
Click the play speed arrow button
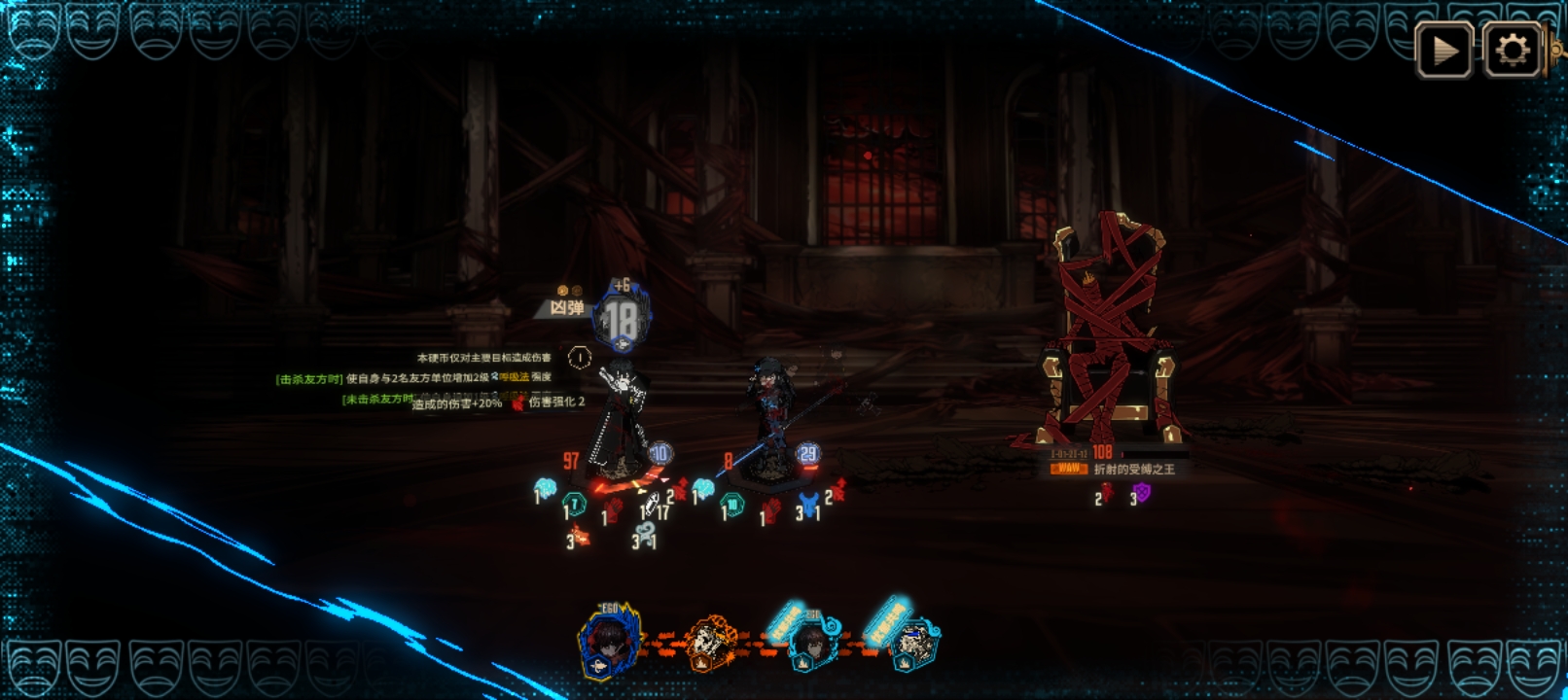click(x=1444, y=50)
